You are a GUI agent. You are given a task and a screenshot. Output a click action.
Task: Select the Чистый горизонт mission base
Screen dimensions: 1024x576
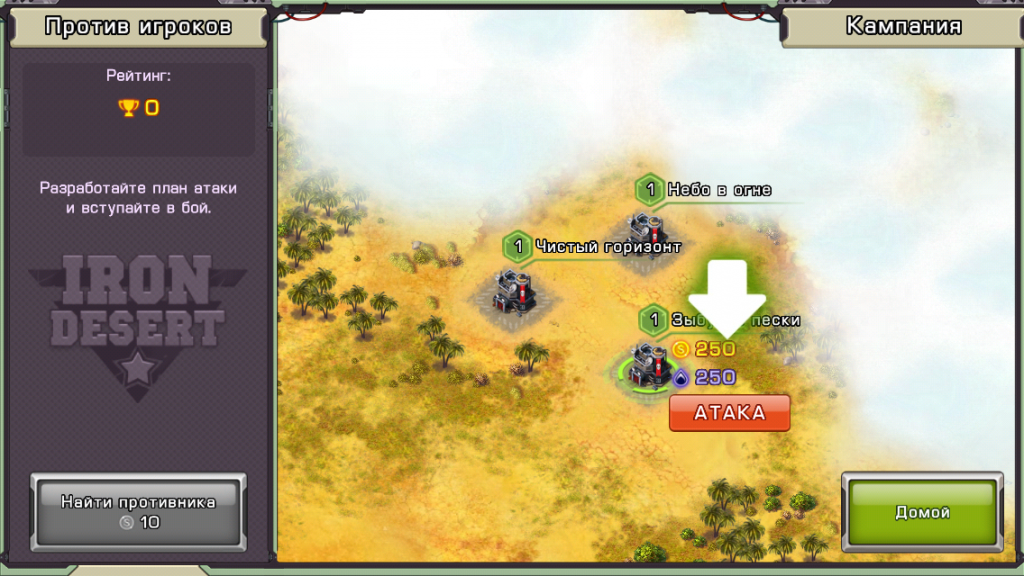pos(513,291)
